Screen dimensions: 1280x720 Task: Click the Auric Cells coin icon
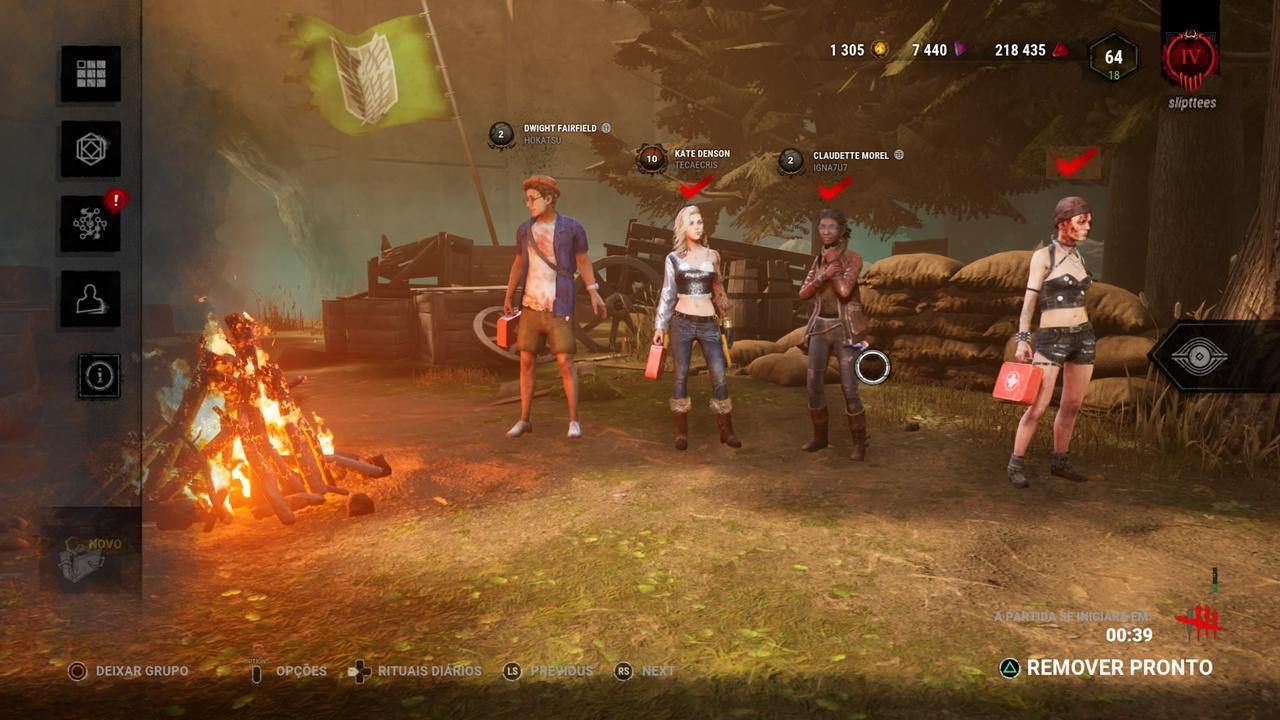click(x=878, y=48)
